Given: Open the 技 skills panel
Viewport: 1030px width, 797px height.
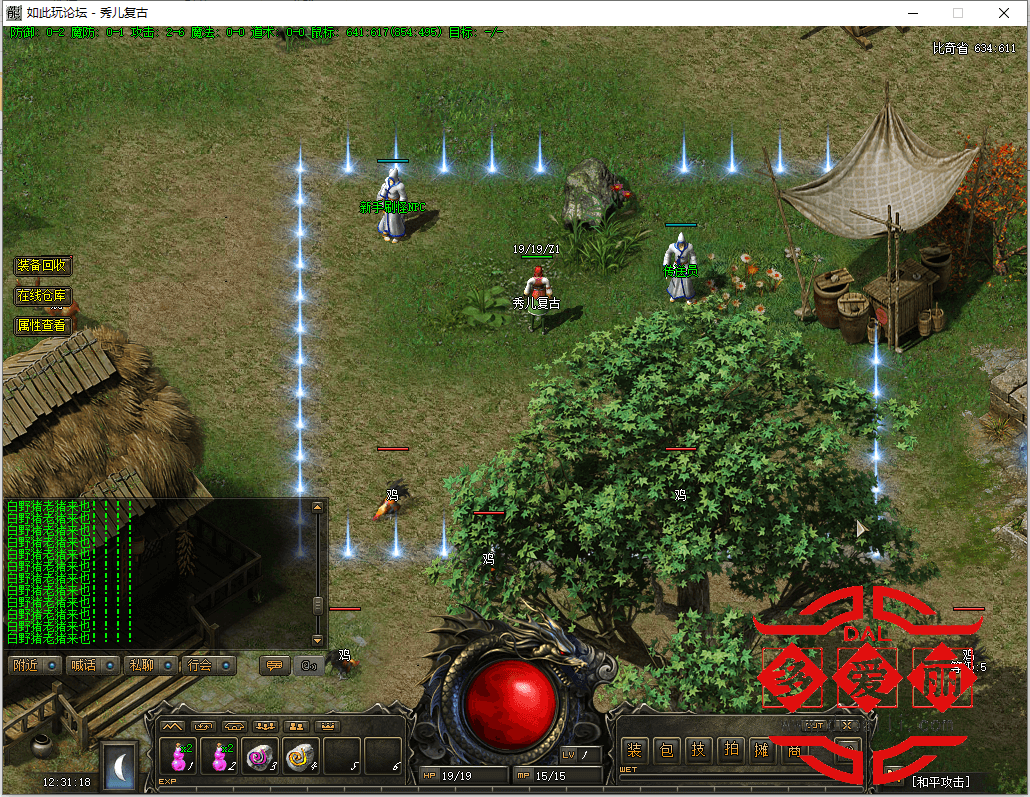Looking at the screenshot, I should [699, 750].
